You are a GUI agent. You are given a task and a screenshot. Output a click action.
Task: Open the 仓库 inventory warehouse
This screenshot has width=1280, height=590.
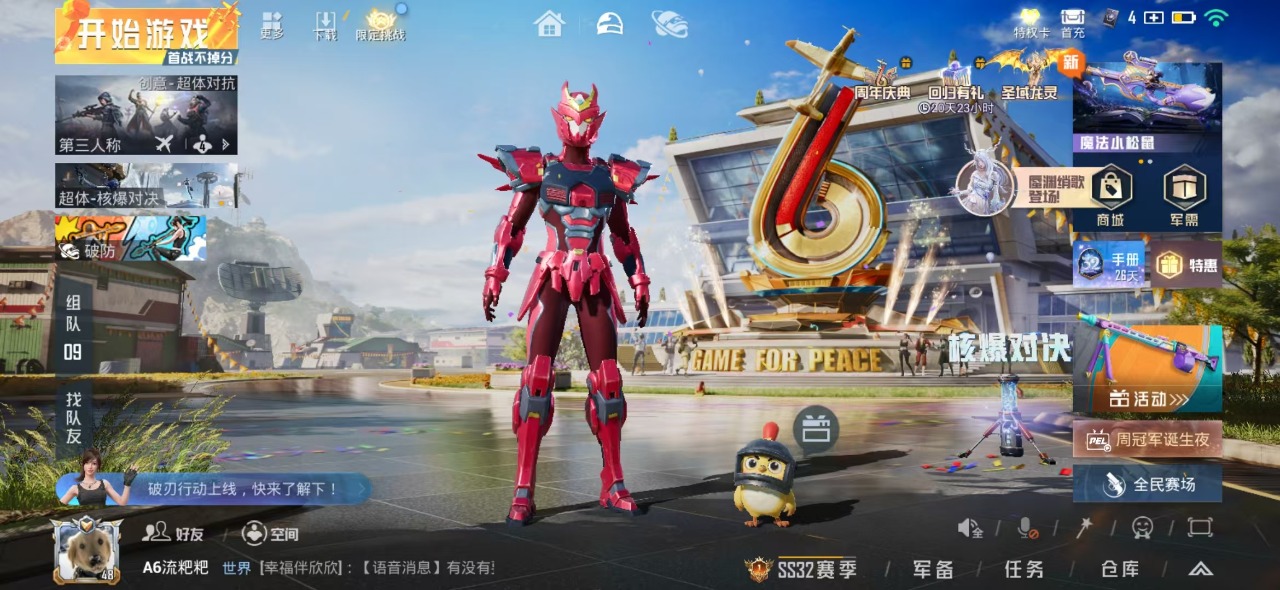coord(1120,569)
